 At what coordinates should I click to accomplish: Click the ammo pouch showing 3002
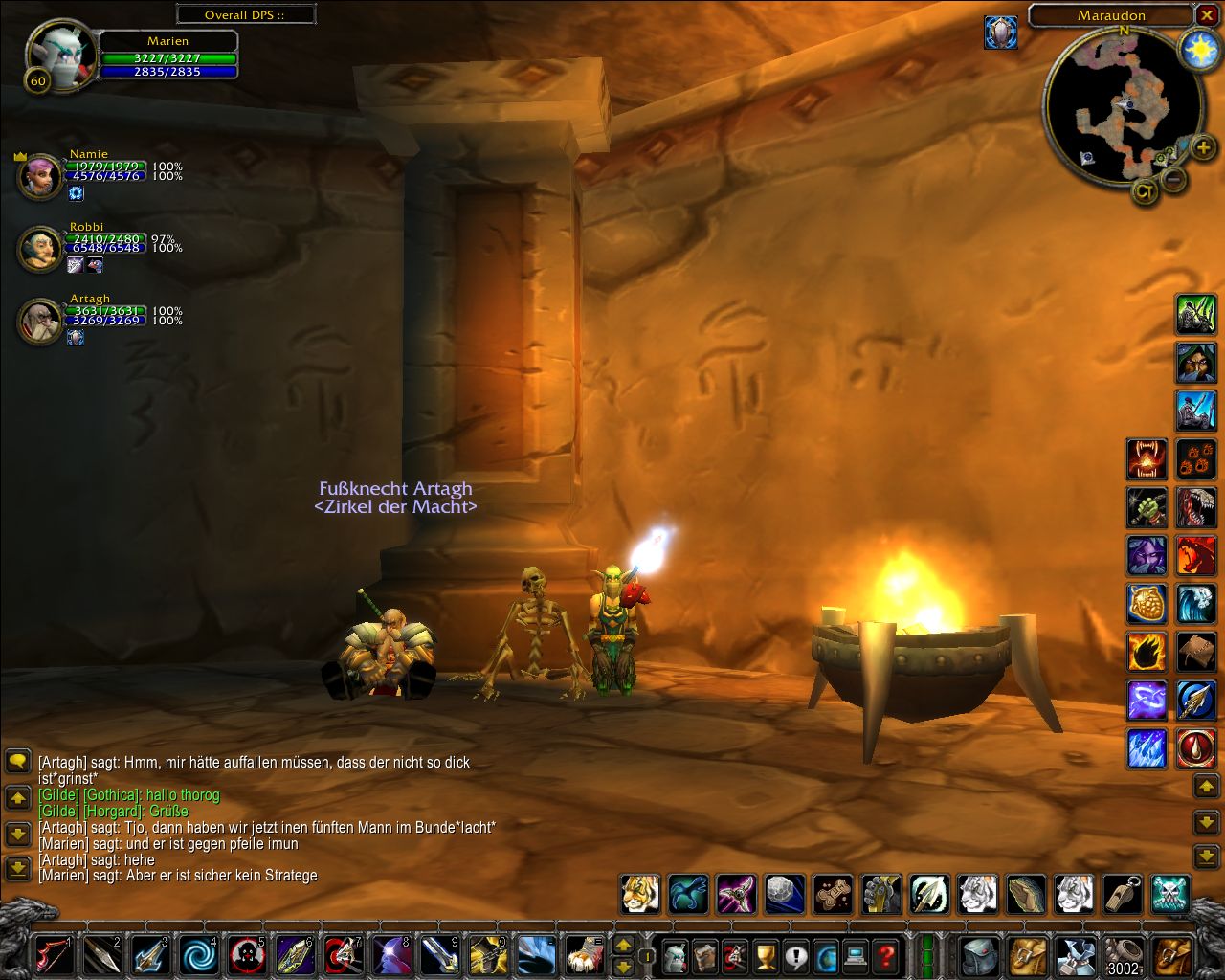(x=1123, y=955)
